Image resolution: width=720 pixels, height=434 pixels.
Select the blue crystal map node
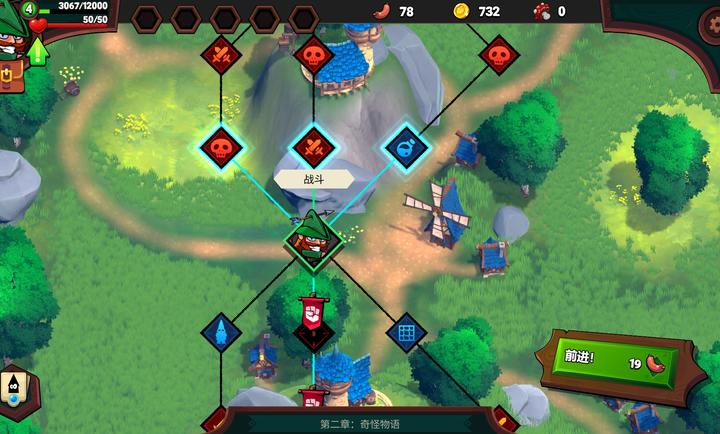[220, 330]
